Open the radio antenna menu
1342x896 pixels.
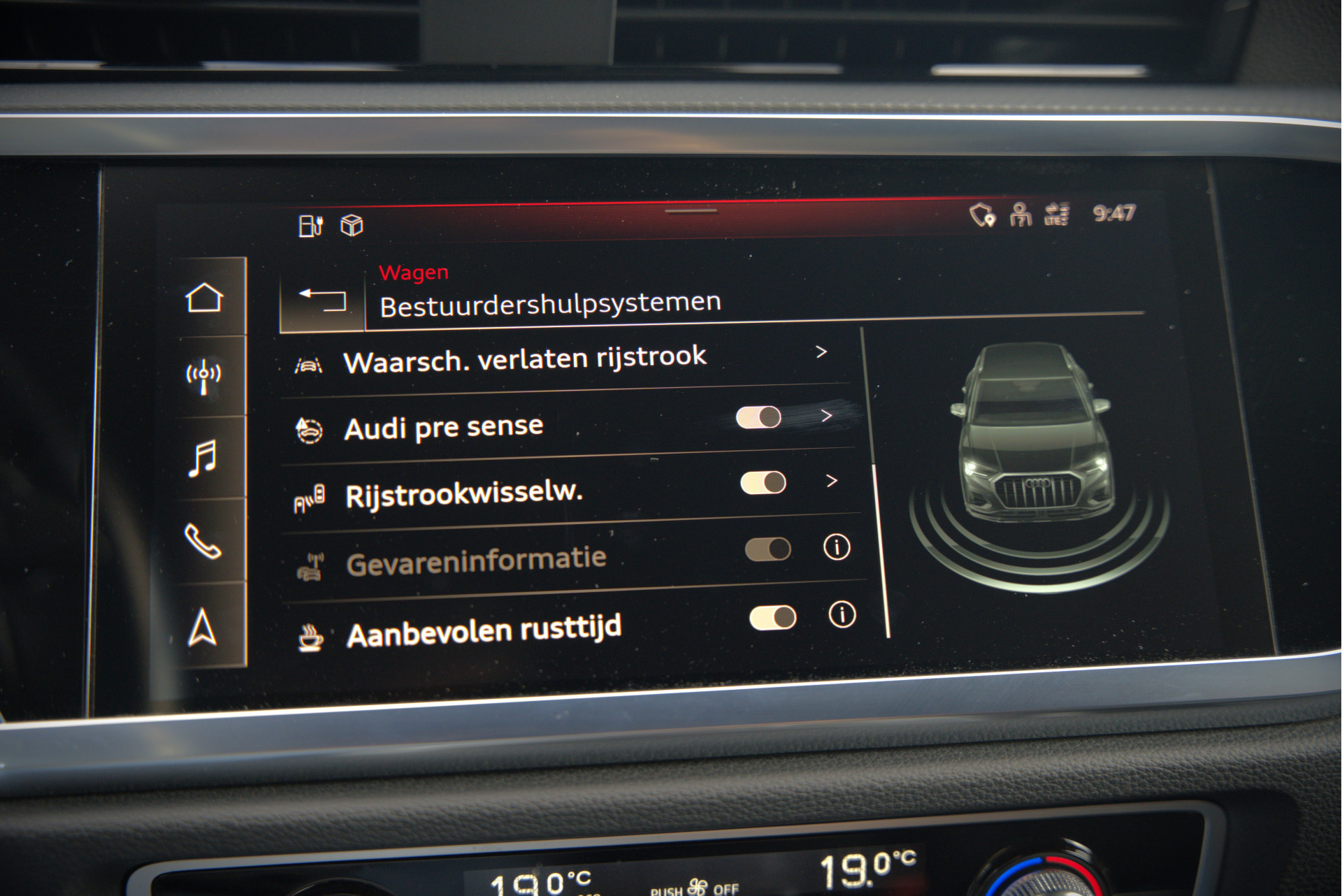pos(203,376)
